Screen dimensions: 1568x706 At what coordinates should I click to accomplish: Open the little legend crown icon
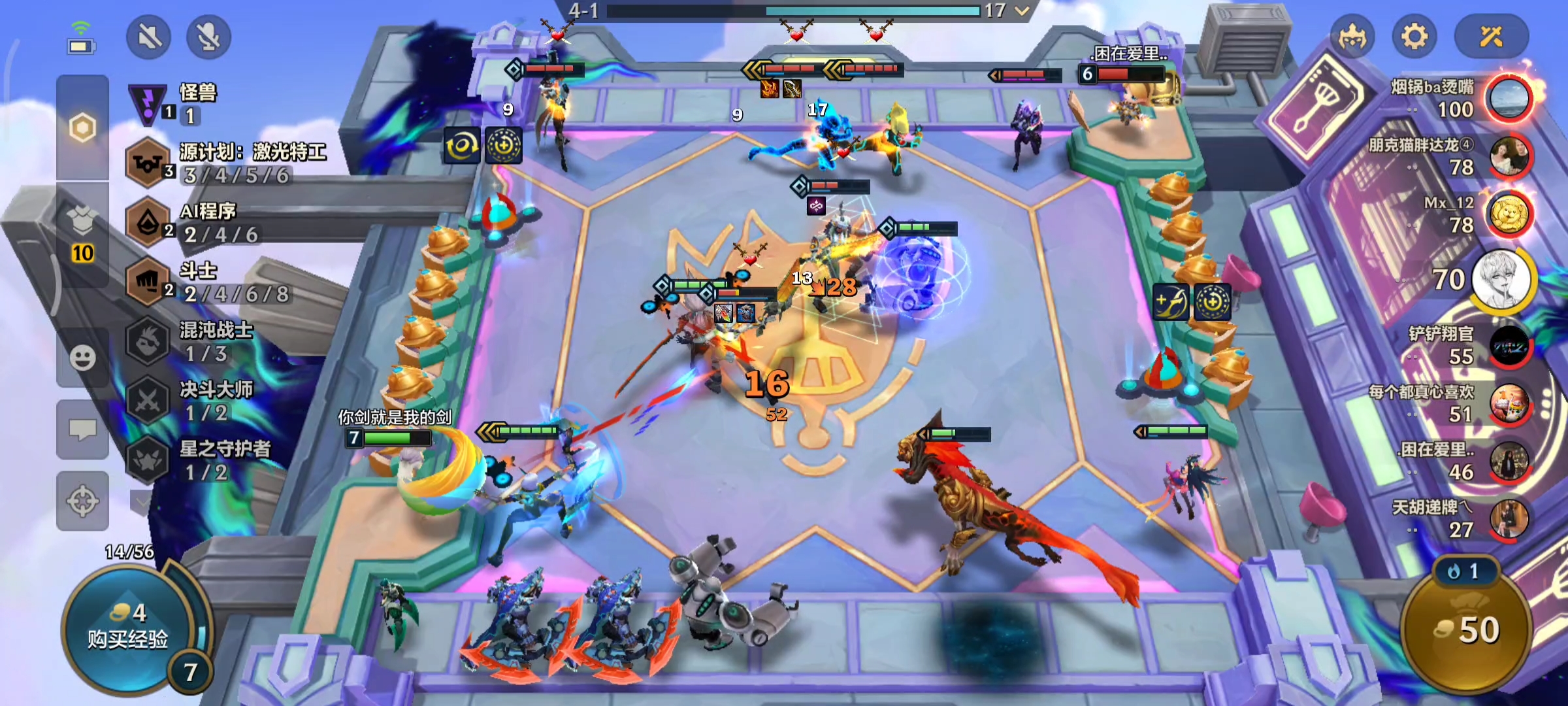(1351, 37)
